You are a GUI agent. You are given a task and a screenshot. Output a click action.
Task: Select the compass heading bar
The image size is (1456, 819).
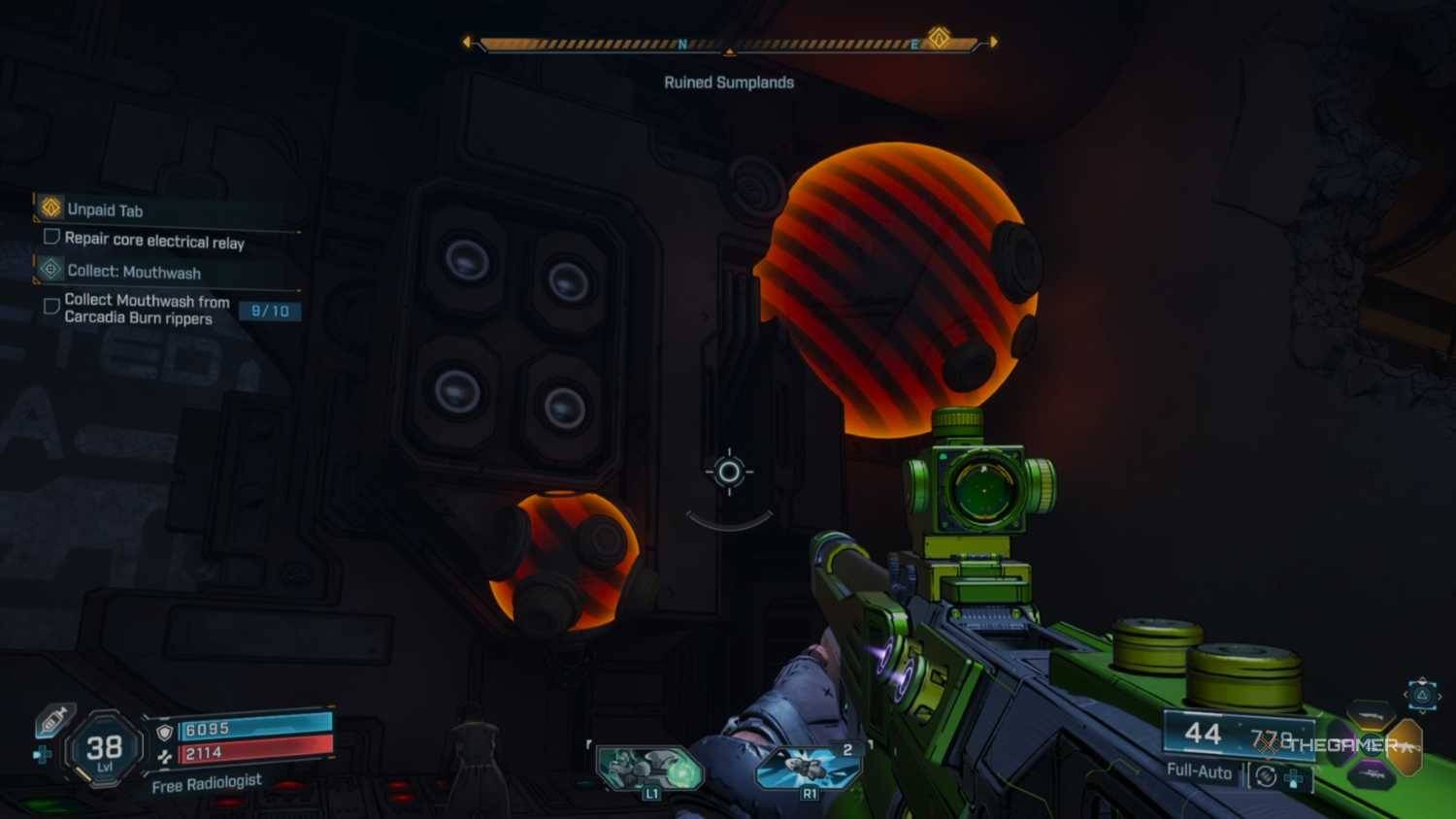pos(730,45)
